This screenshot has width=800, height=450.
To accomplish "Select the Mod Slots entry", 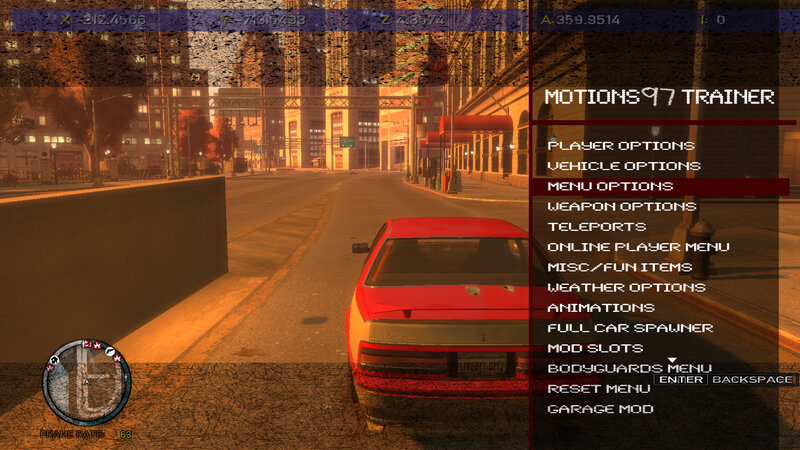I will pyautogui.click(x=595, y=348).
